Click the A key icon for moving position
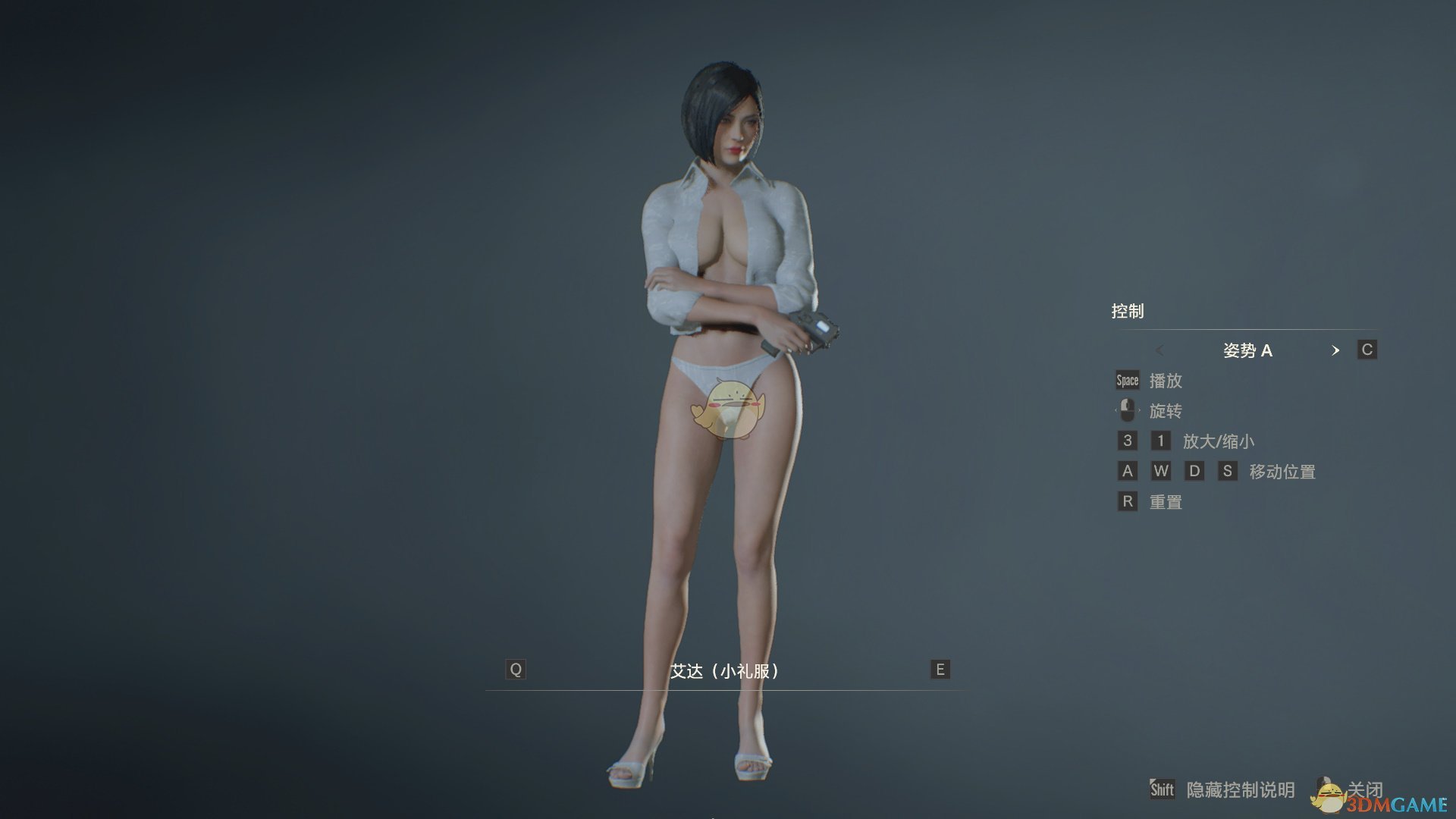This screenshot has height=819, width=1456. click(x=1128, y=470)
